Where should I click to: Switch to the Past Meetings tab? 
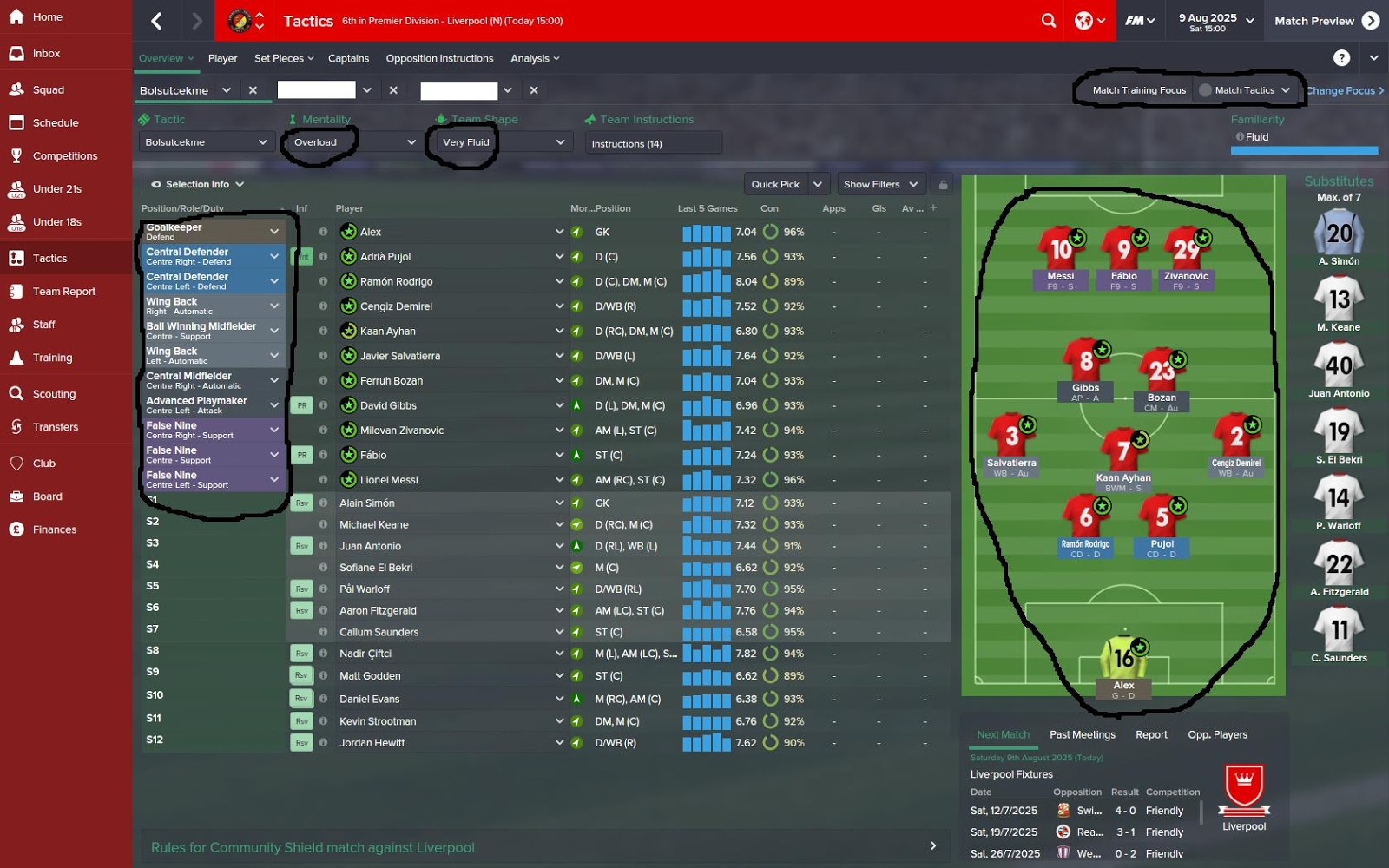pos(1082,734)
